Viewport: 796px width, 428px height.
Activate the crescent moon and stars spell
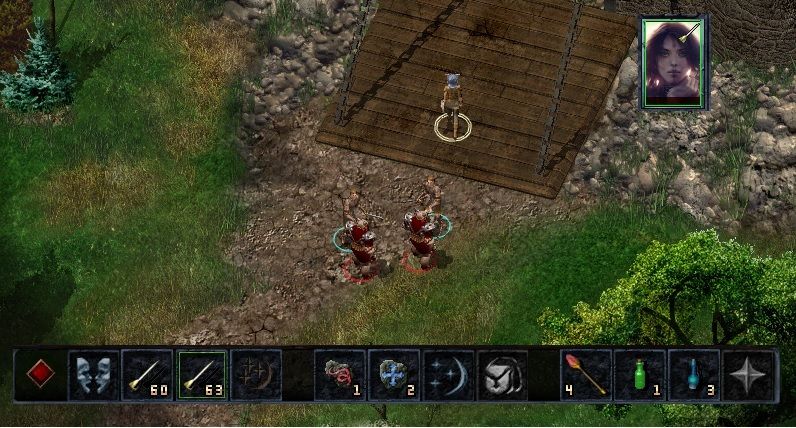(x=448, y=375)
